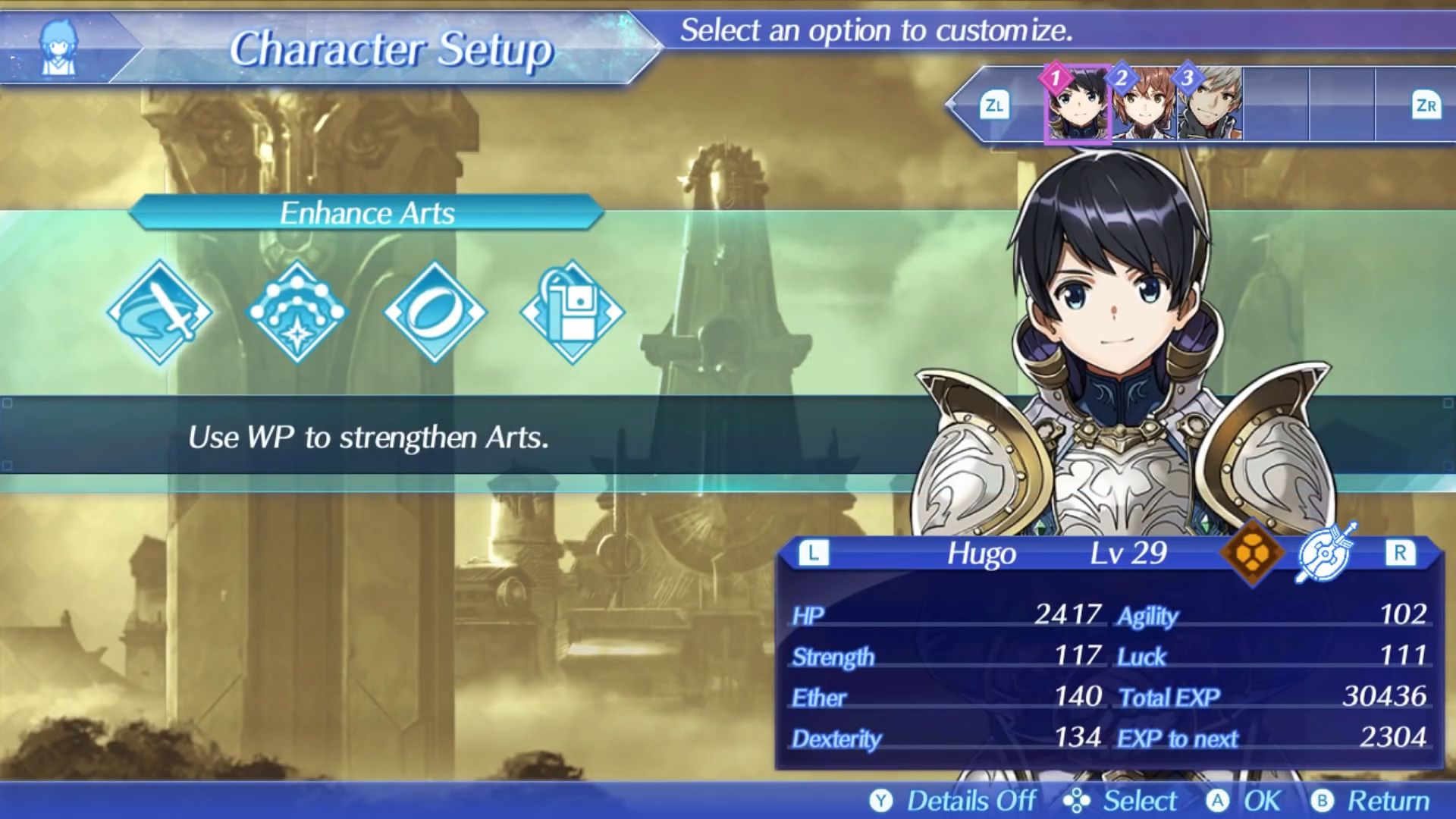Viewport: 1456px width, 819px height.
Task: Switch to the silver-haired third party member
Action: click(x=1210, y=105)
